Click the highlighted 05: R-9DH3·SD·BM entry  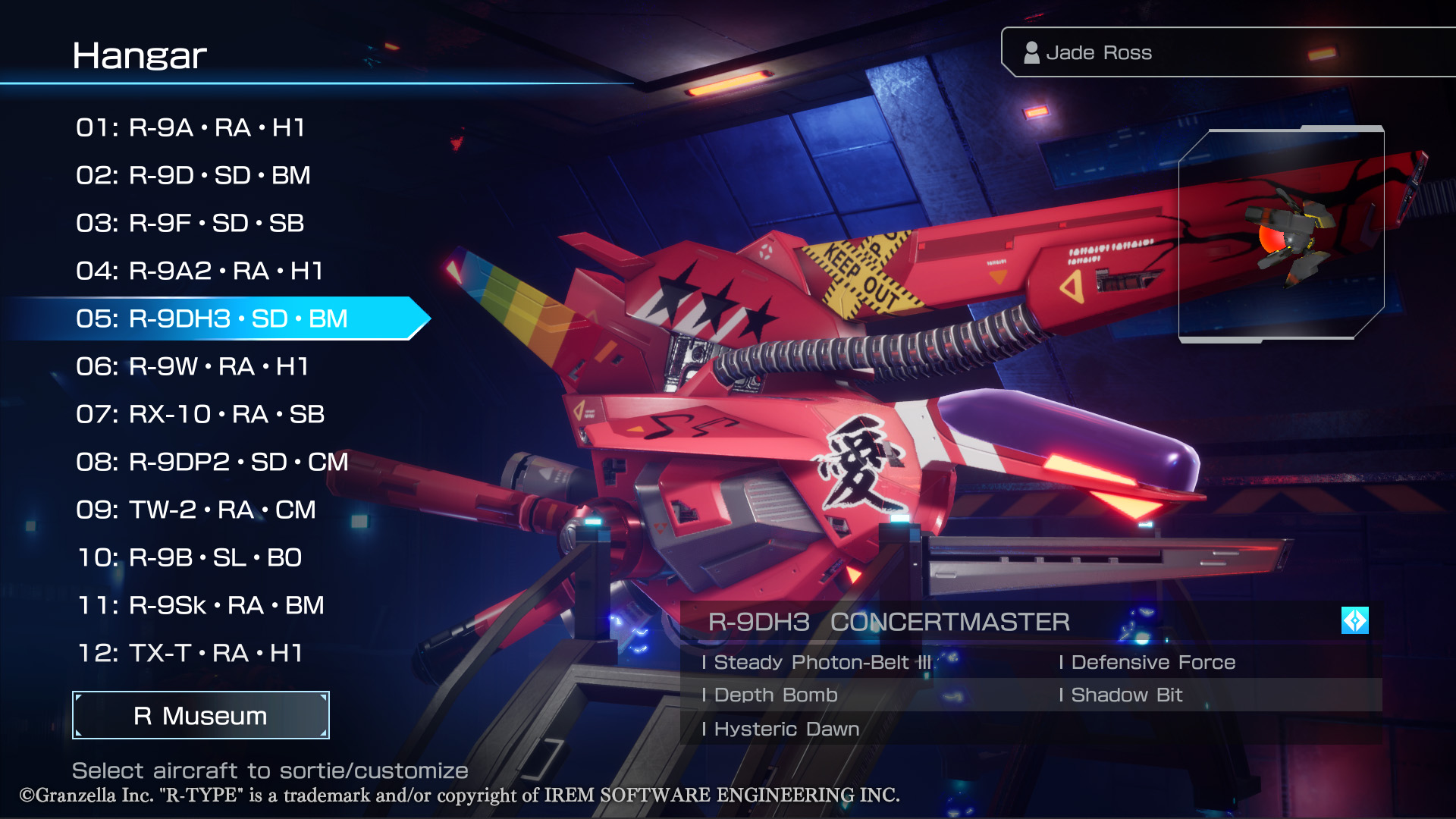pyautogui.click(x=212, y=318)
